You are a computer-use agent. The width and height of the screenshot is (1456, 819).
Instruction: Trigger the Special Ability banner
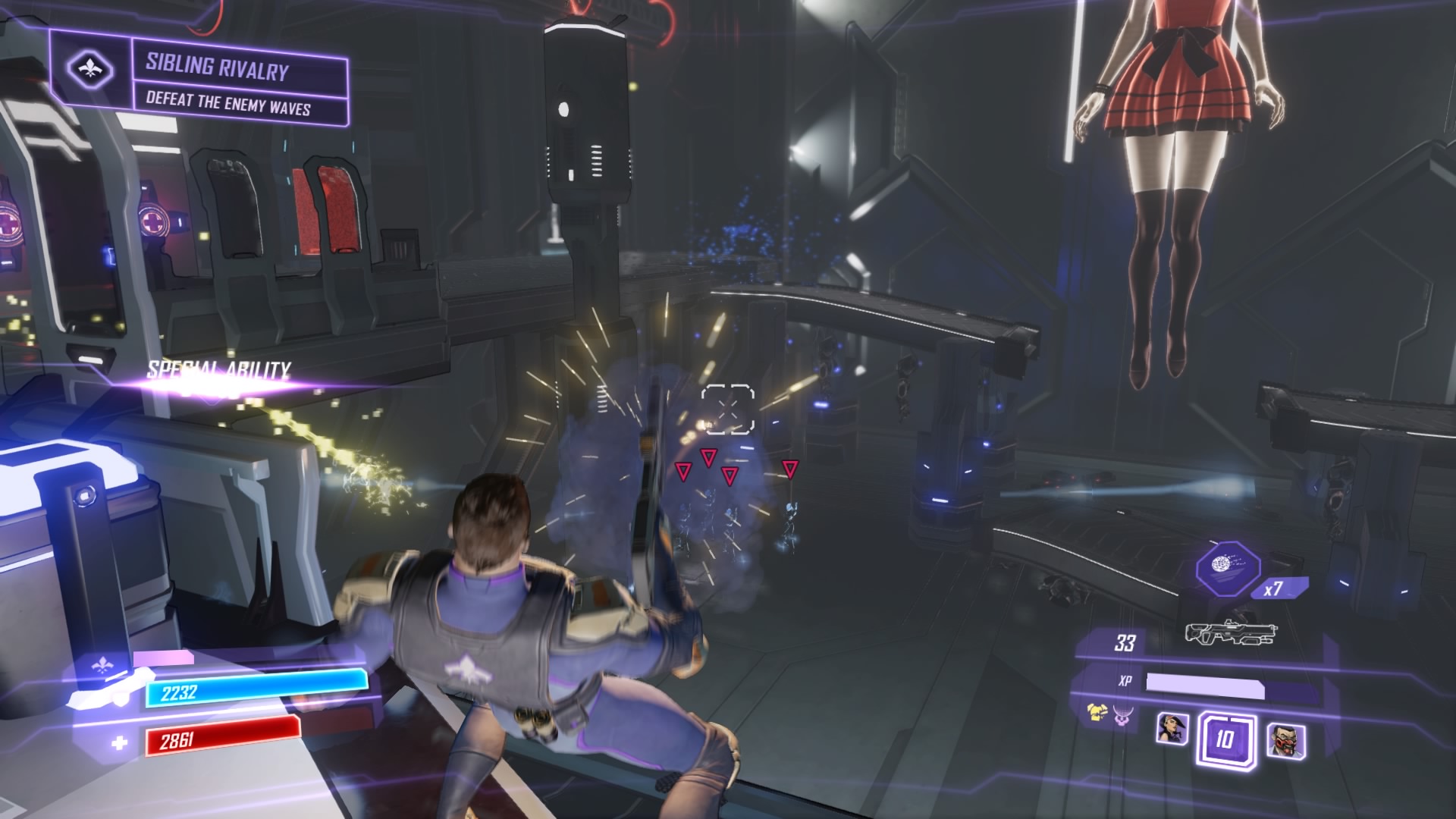(x=218, y=371)
